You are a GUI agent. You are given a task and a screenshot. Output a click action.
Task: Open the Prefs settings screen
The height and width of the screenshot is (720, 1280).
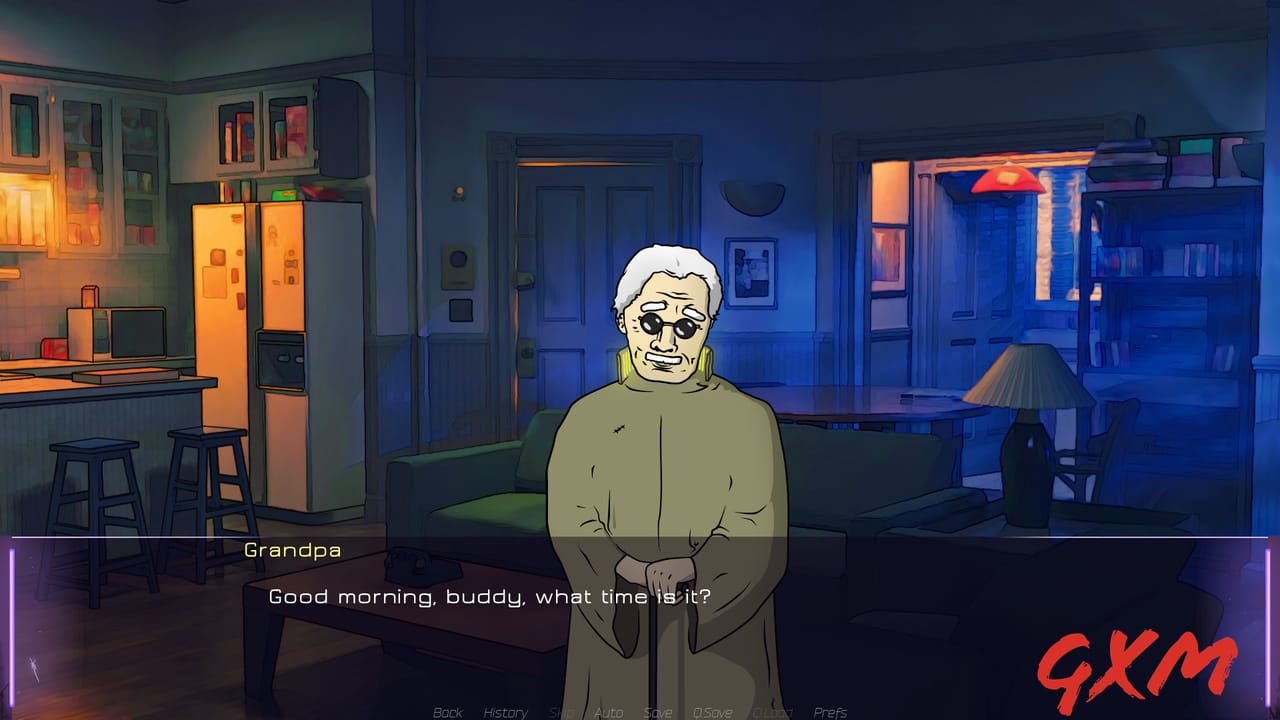831,712
